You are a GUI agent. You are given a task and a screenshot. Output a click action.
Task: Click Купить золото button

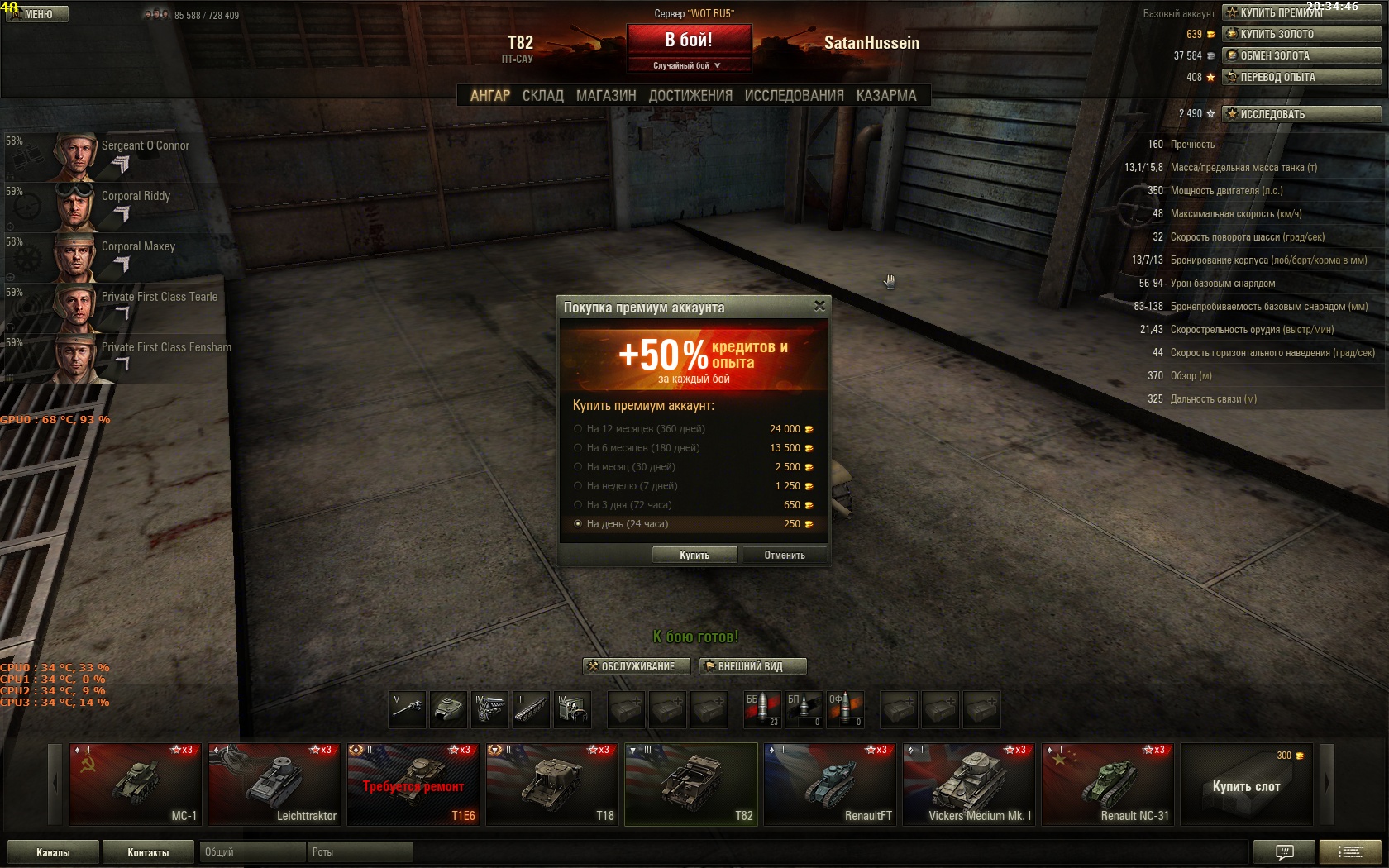(x=1301, y=34)
